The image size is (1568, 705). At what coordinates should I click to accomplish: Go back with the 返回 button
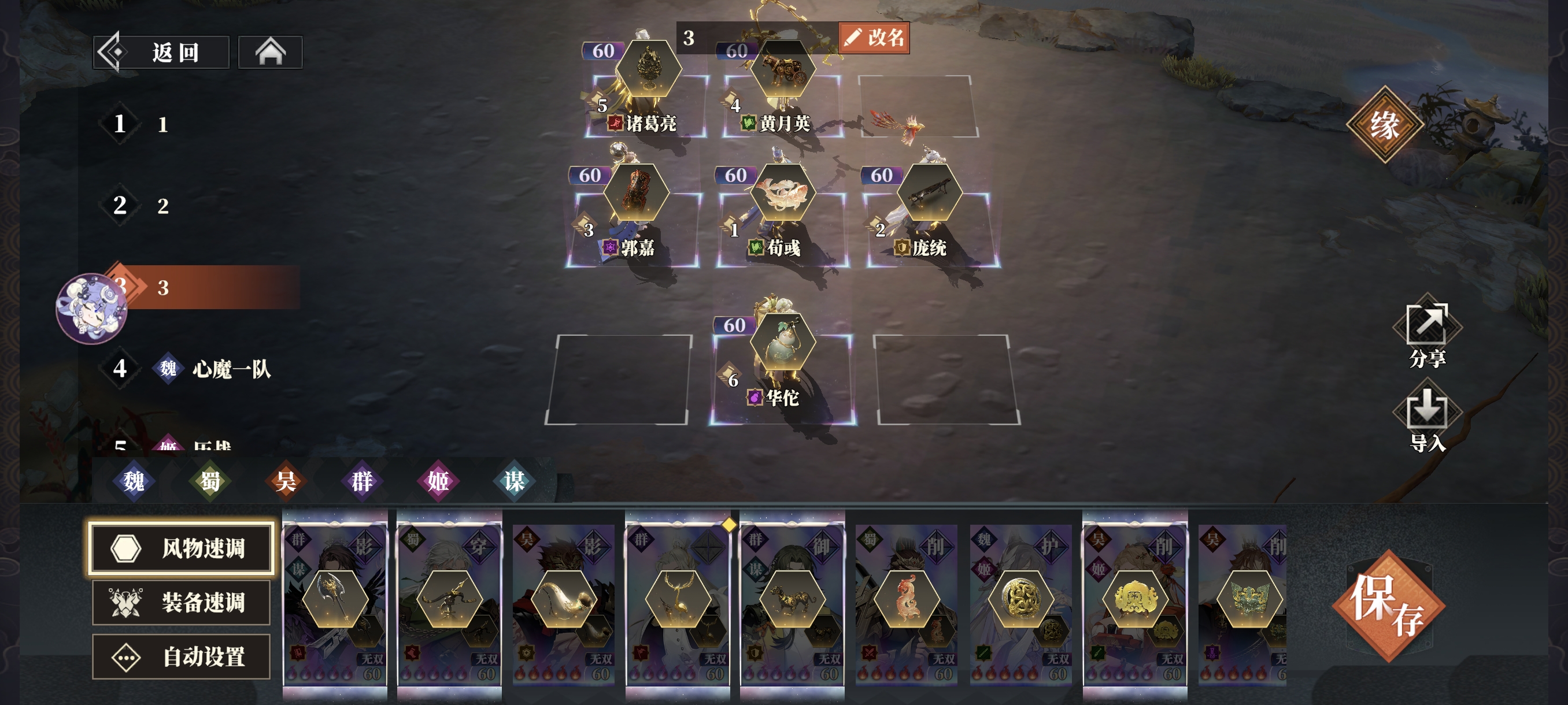coord(161,53)
